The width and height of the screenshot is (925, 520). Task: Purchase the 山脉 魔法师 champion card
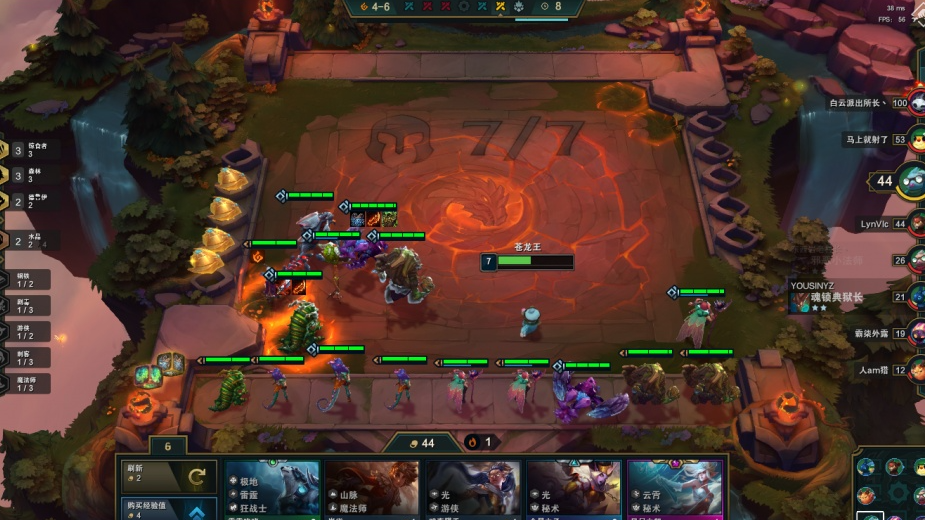pyautogui.click(x=372, y=489)
